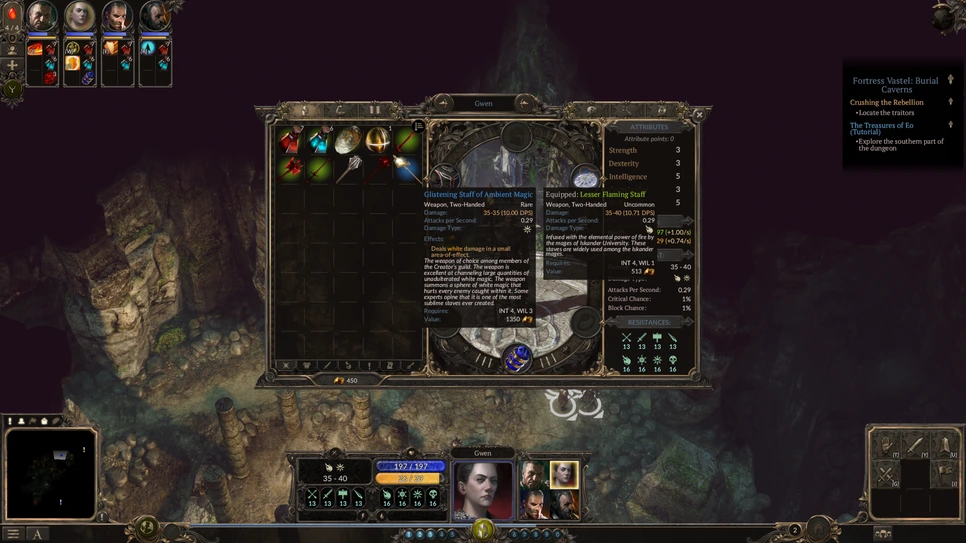This screenshot has width=966, height=543.
Task: Open the inventory sort options button
Action: click(x=419, y=127)
